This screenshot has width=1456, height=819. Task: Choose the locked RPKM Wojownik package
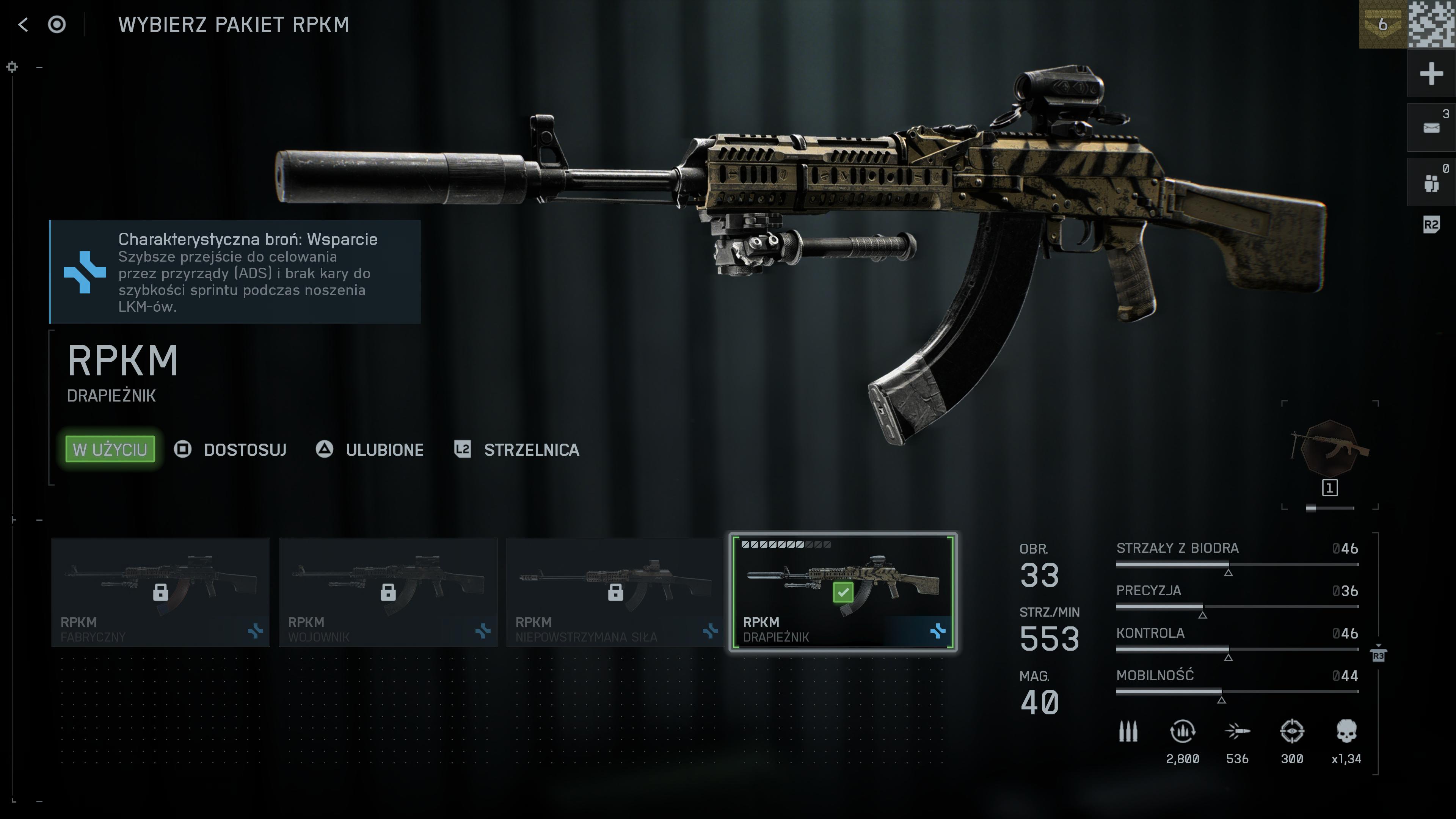click(x=388, y=592)
